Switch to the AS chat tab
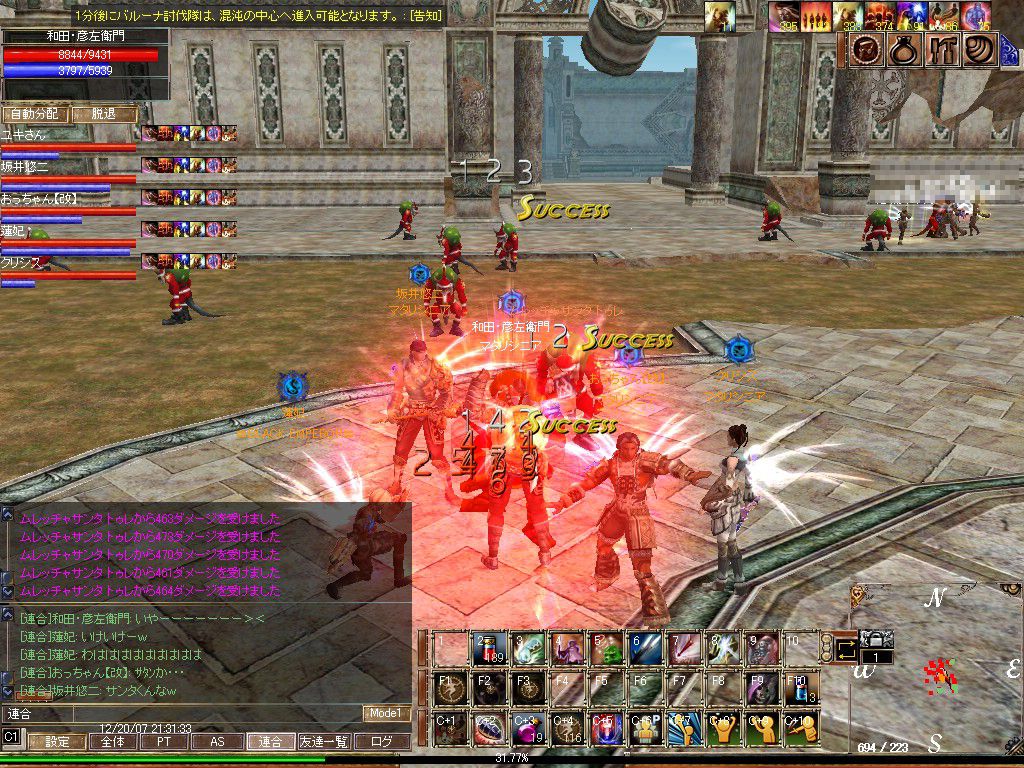This screenshot has width=1024, height=768. 217,742
